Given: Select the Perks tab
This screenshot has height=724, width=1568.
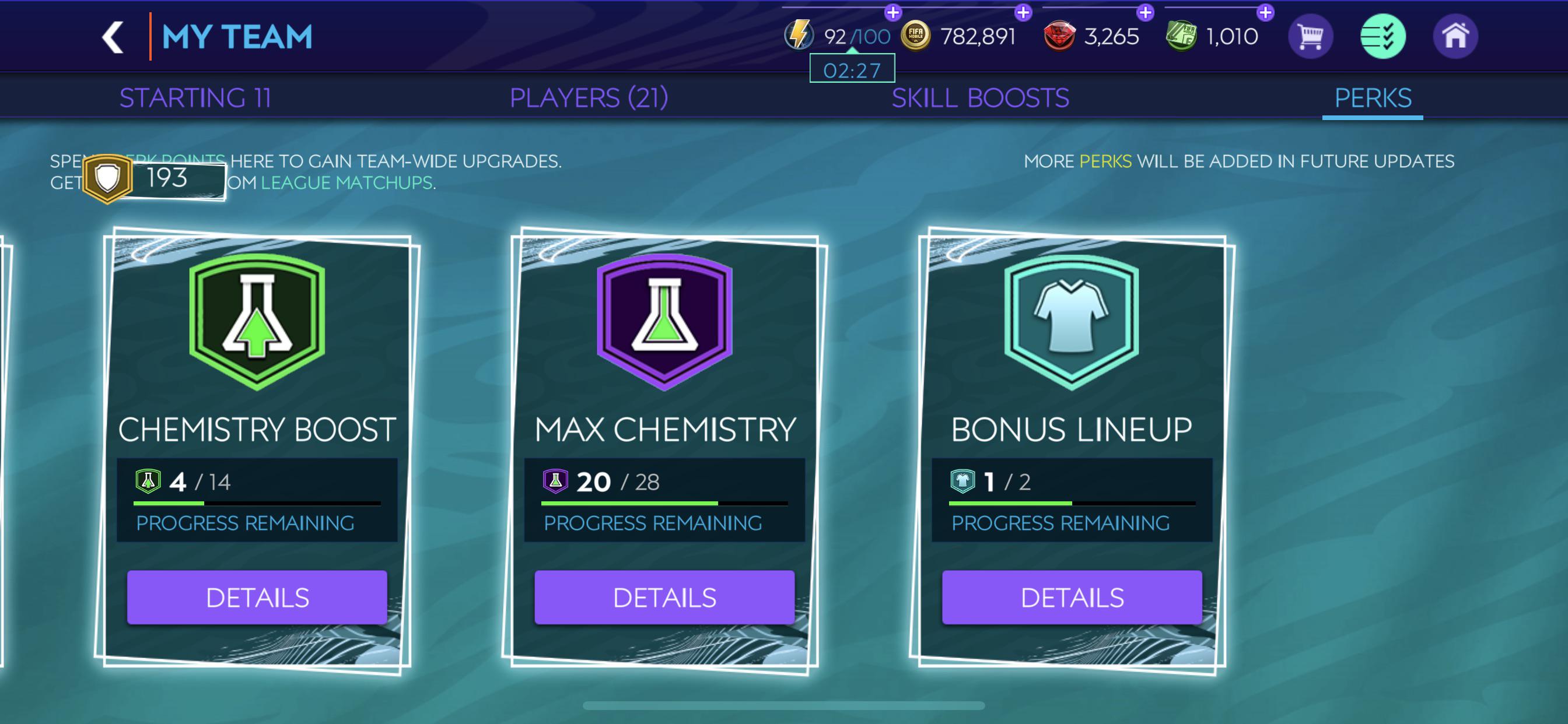Looking at the screenshot, I should [1371, 96].
